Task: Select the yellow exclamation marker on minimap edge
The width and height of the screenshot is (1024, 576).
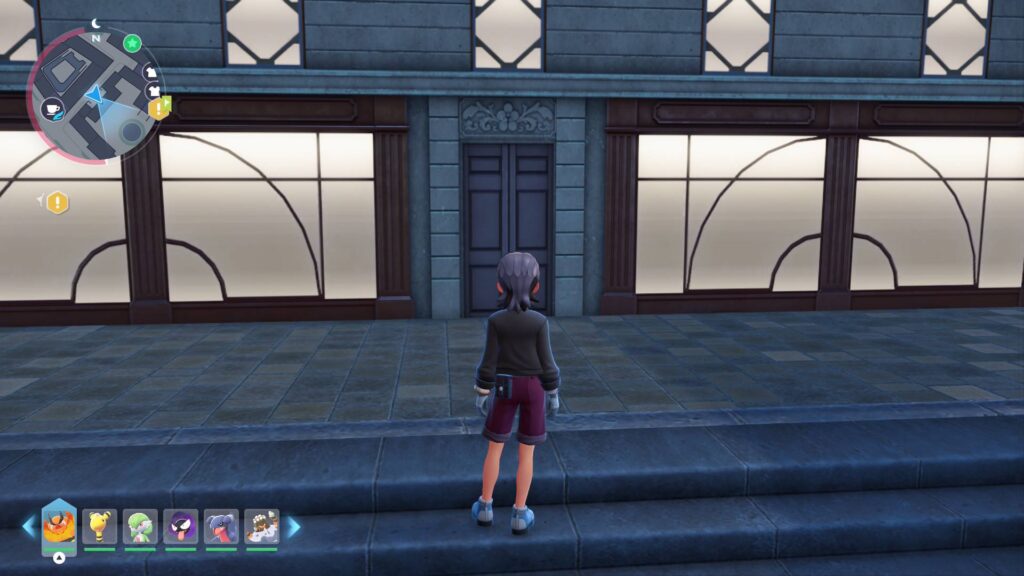Action: pyautogui.click(x=159, y=108)
